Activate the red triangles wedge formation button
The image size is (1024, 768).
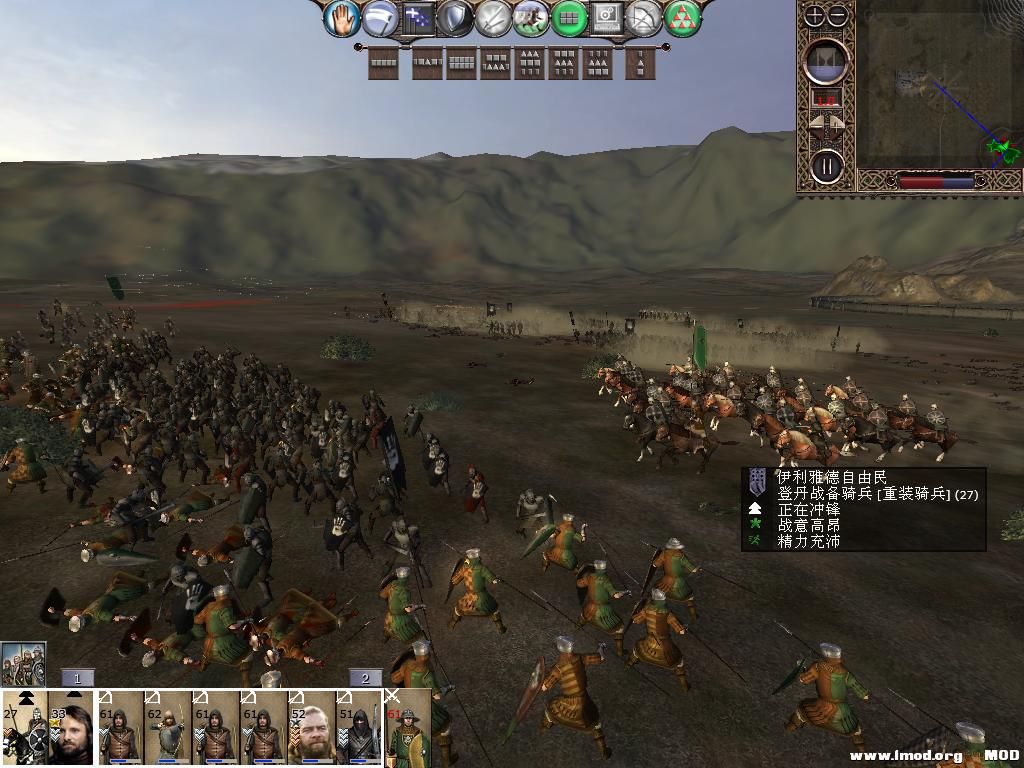click(683, 18)
